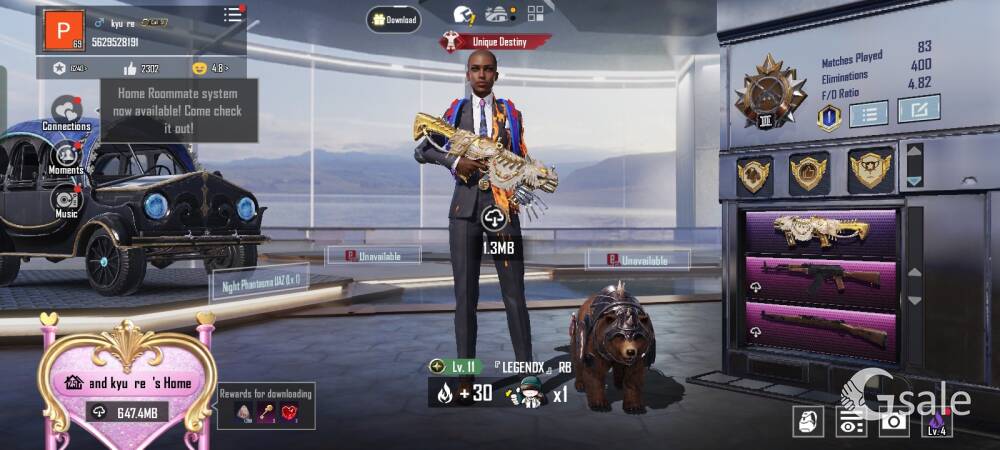Click the edit stats pencil button
The width and height of the screenshot is (1000, 450).
point(918,108)
